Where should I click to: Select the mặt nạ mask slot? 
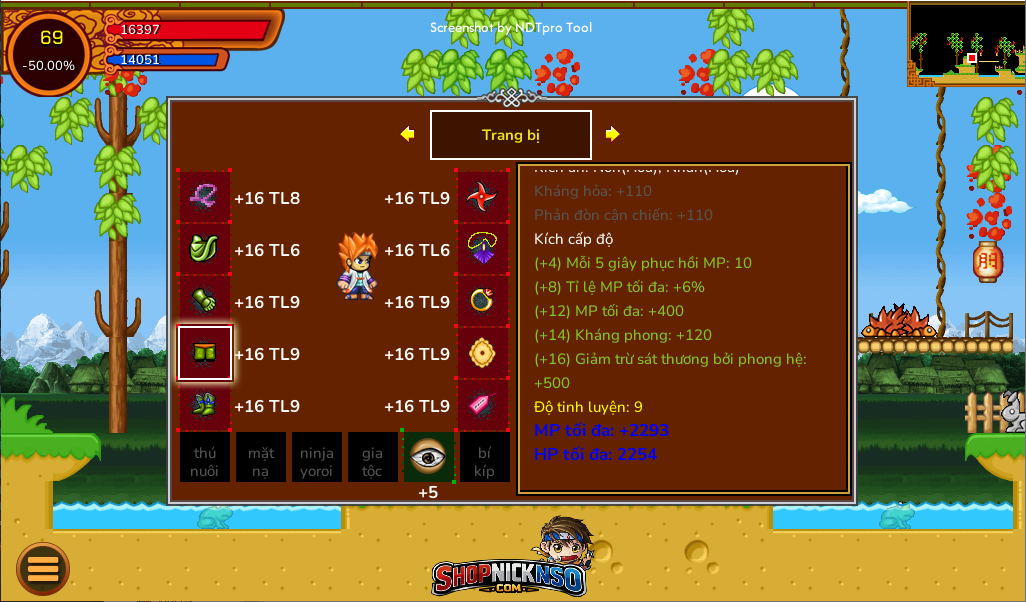[261, 458]
